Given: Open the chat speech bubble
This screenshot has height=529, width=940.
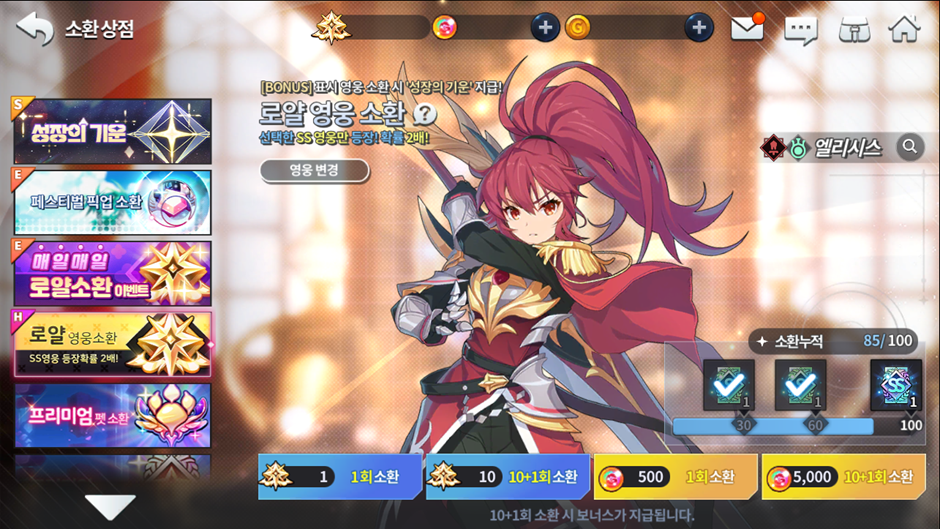Looking at the screenshot, I should click(x=800, y=28).
